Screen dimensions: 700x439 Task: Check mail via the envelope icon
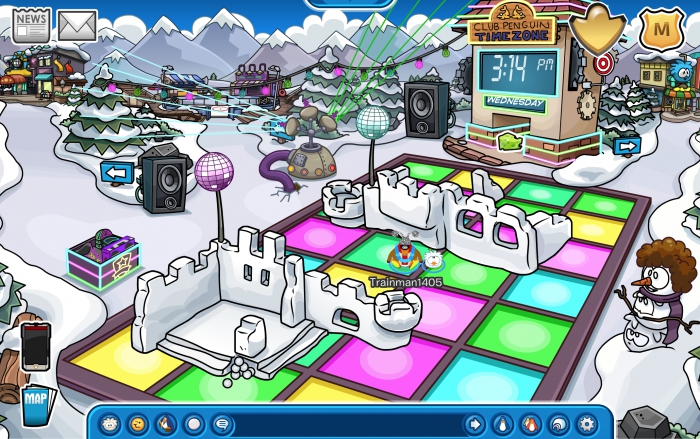(x=77, y=23)
